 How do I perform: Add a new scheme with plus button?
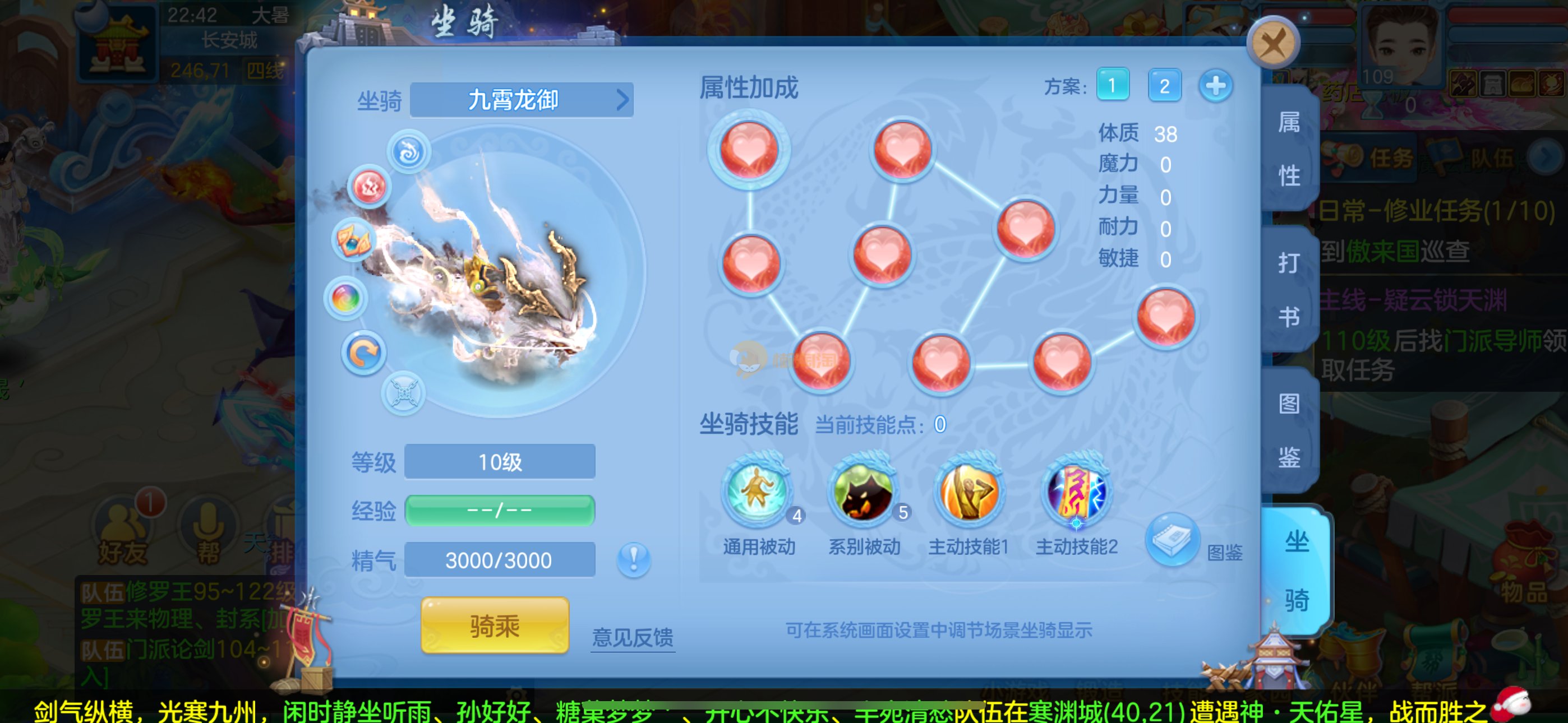click(x=1216, y=85)
